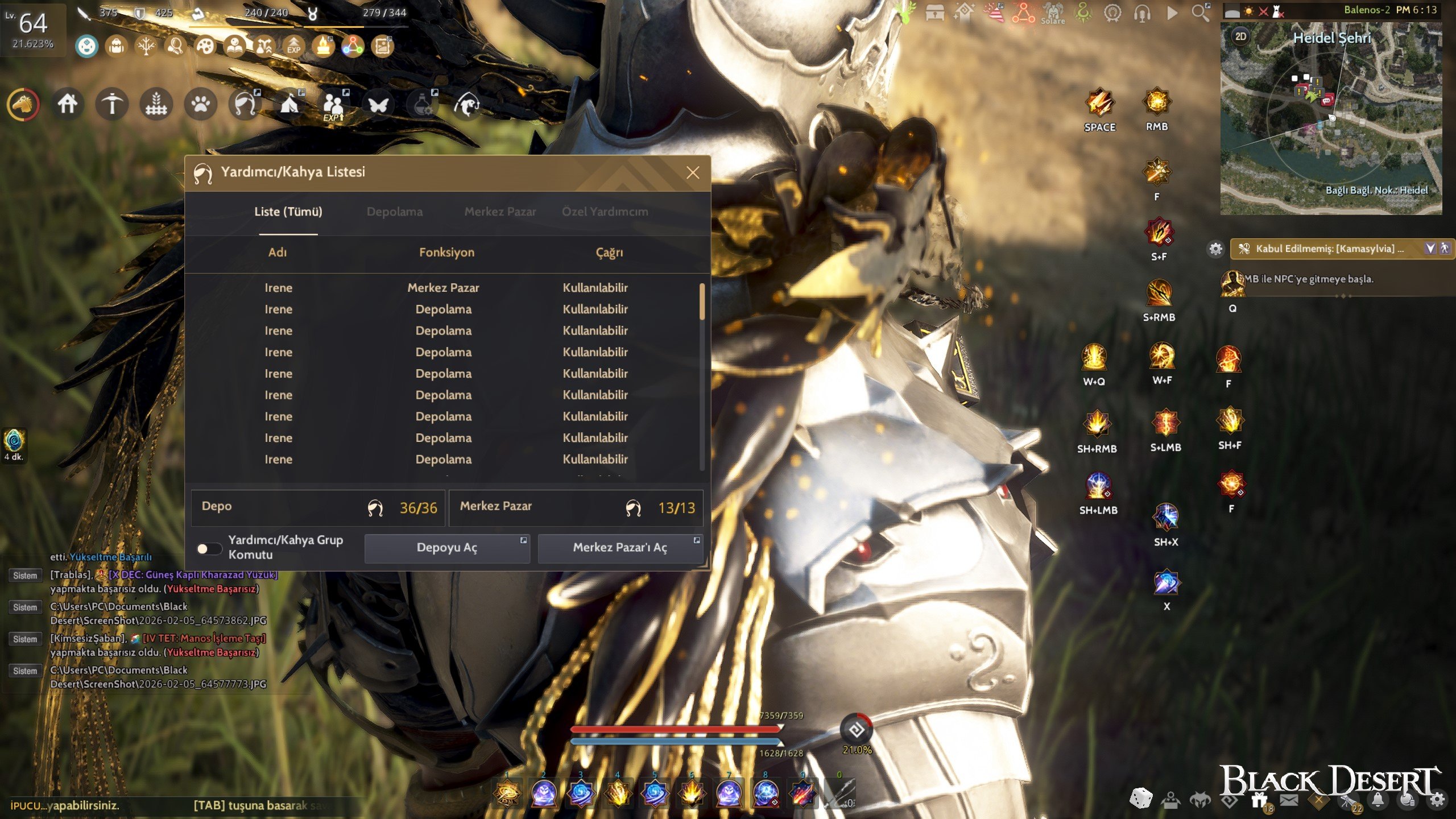Click the inventory backpack icon near the top left
The image size is (1456, 819).
(115, 47)
